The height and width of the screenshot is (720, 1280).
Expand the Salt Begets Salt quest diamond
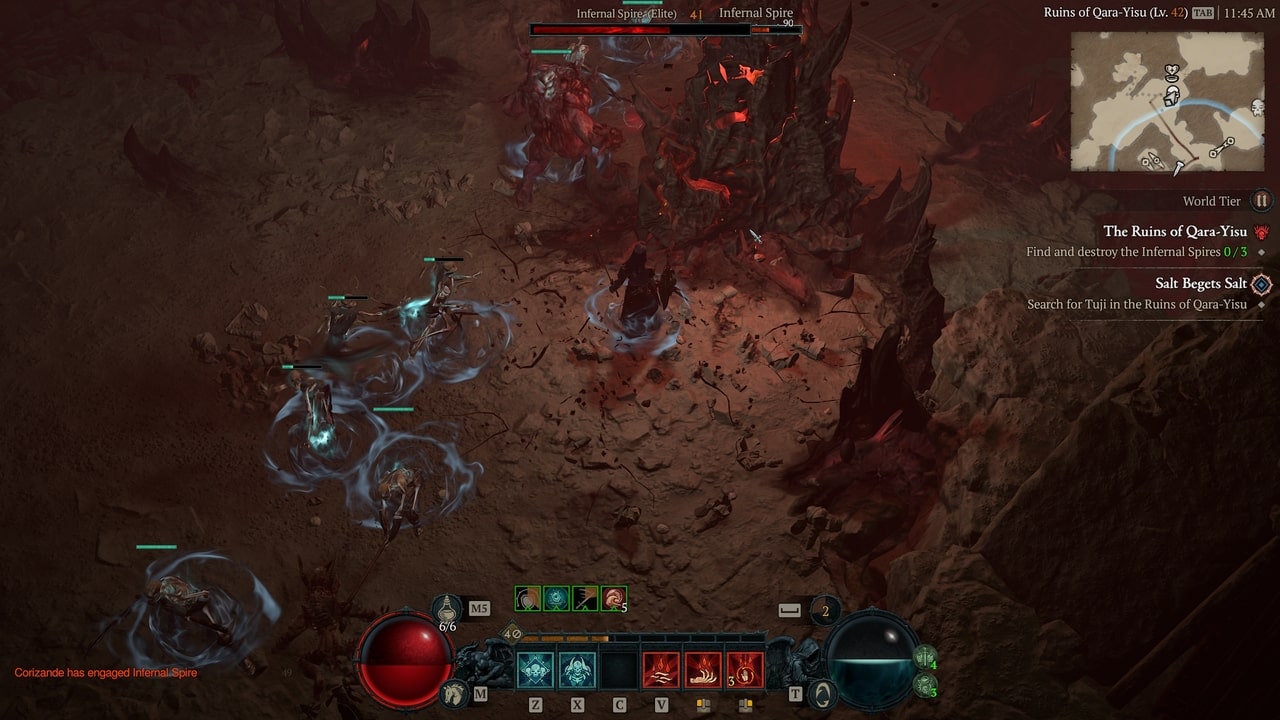click(1261, 284)
